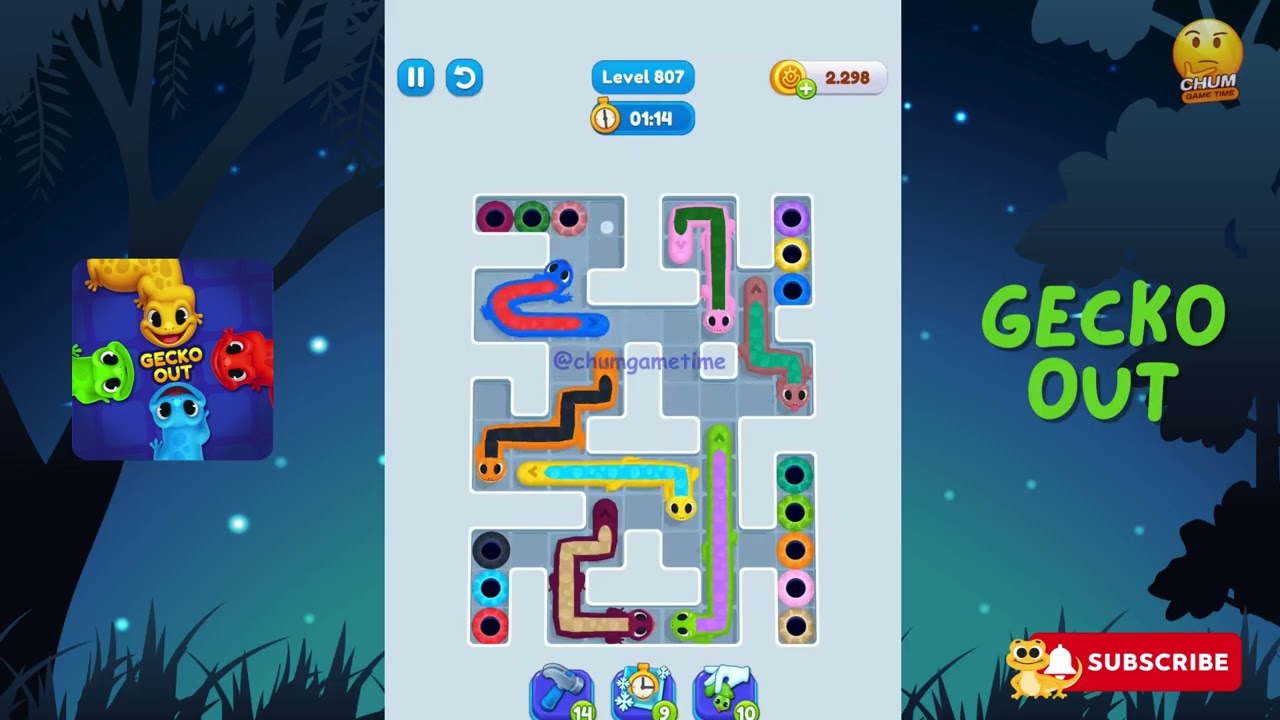Image resolution: width=1280 pixels, height=720 pixels.
Task: Open the Level 807 banner
Action: (x=642, y=77)
